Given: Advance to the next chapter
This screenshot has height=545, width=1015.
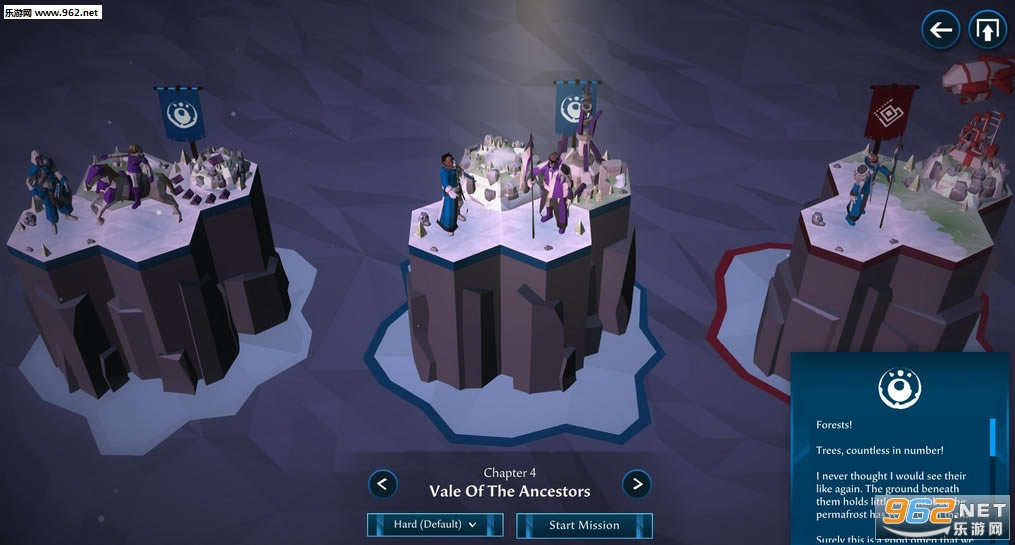Looking at the screenshot, I should (x=636, y=484).
